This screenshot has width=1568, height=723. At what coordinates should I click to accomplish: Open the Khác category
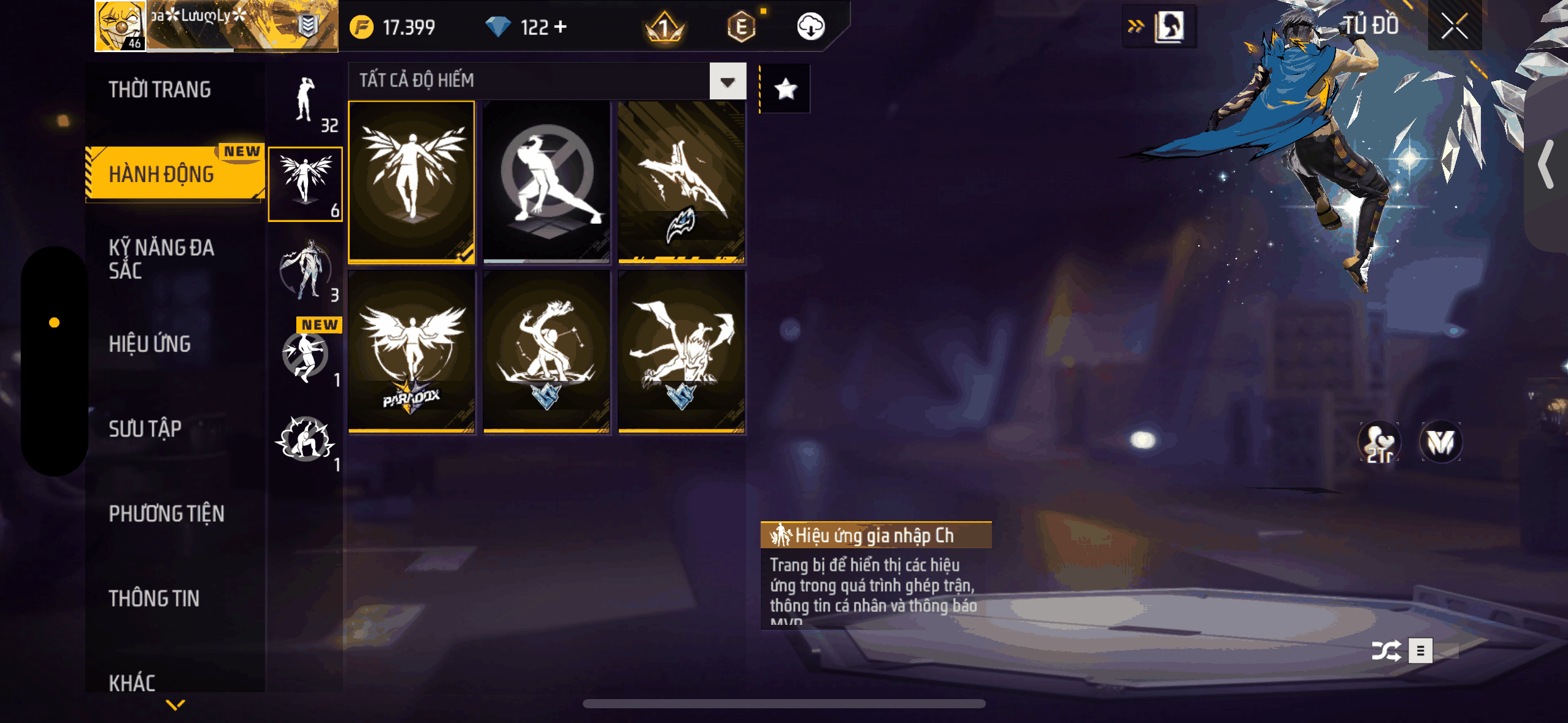132,683
